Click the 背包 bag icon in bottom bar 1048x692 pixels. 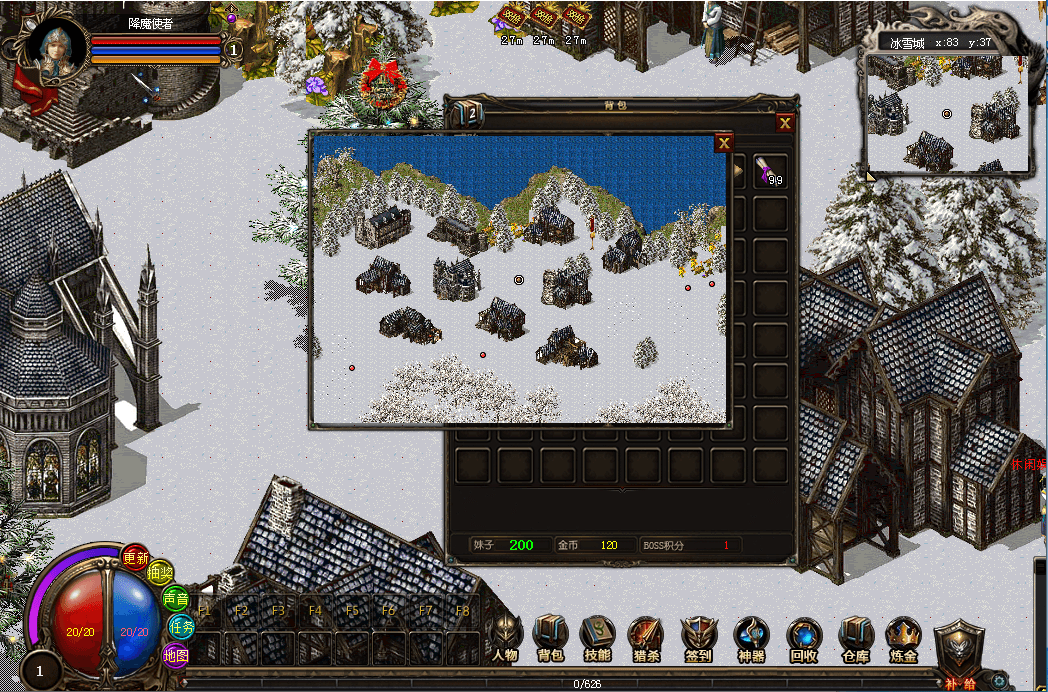(551, 636)
